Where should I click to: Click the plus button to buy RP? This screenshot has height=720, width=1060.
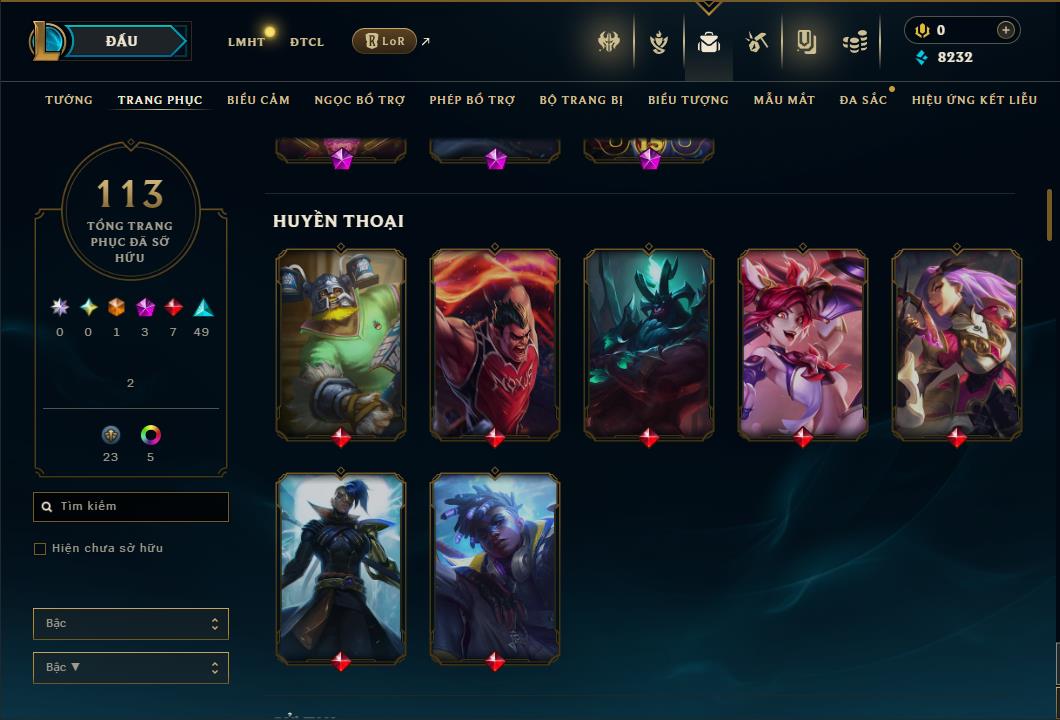[x=1005, y=30]
